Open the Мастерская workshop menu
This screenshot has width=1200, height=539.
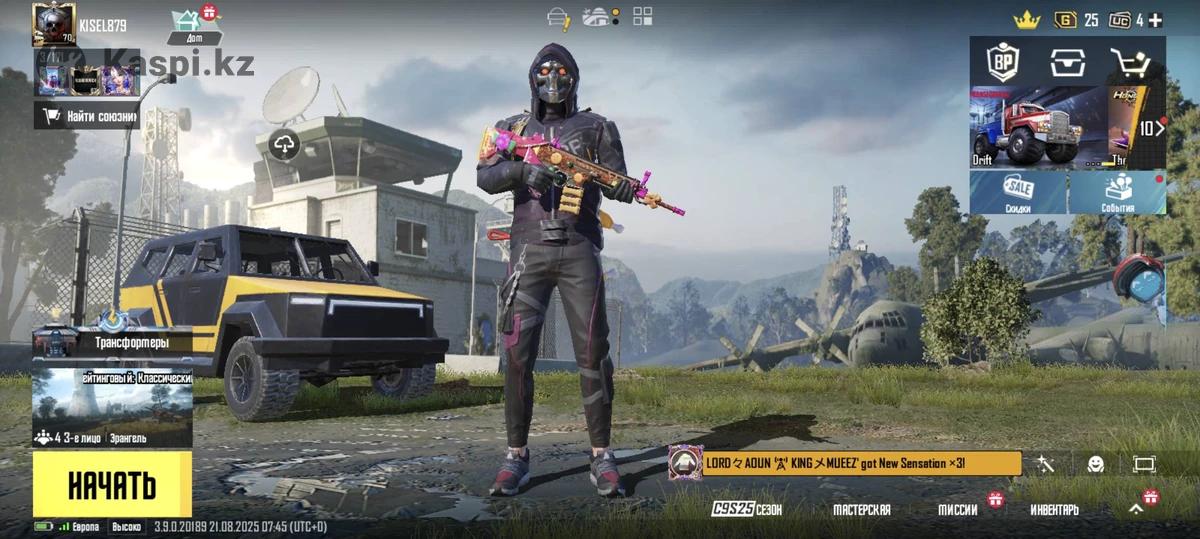pyautogui.click(x=861, y=510)
